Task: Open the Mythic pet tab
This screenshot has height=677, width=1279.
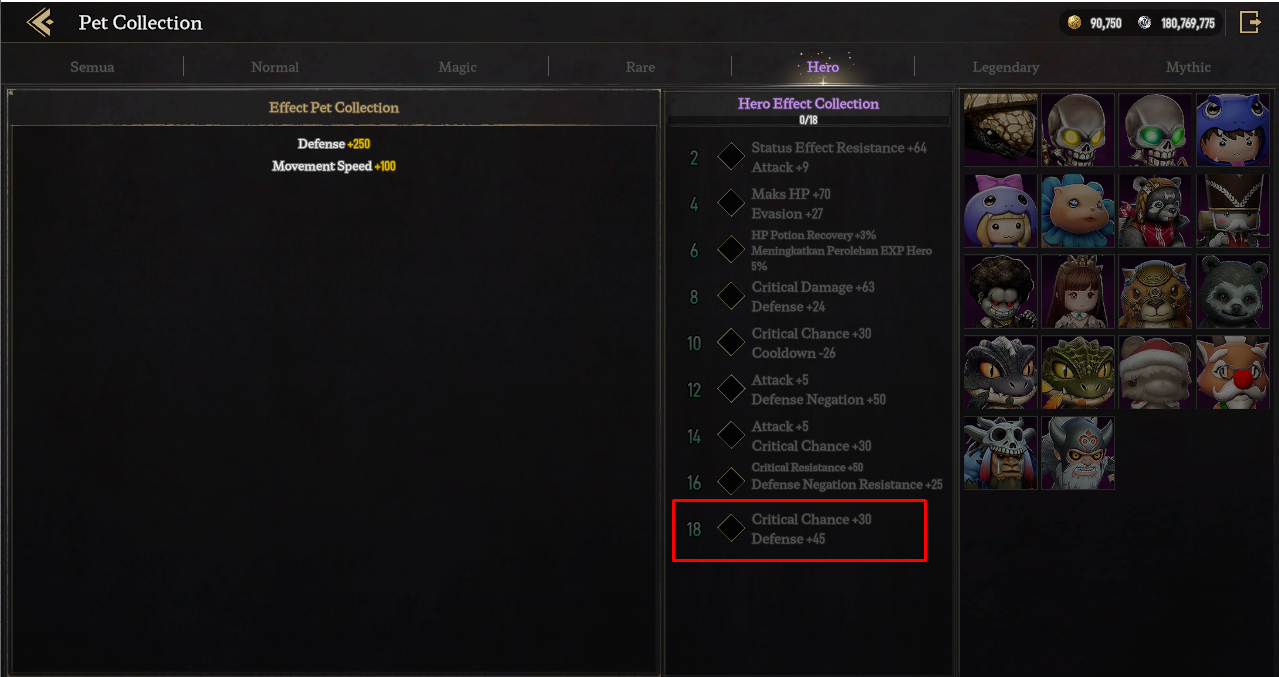Action: pyautogui.click(x=1188, y=67)
